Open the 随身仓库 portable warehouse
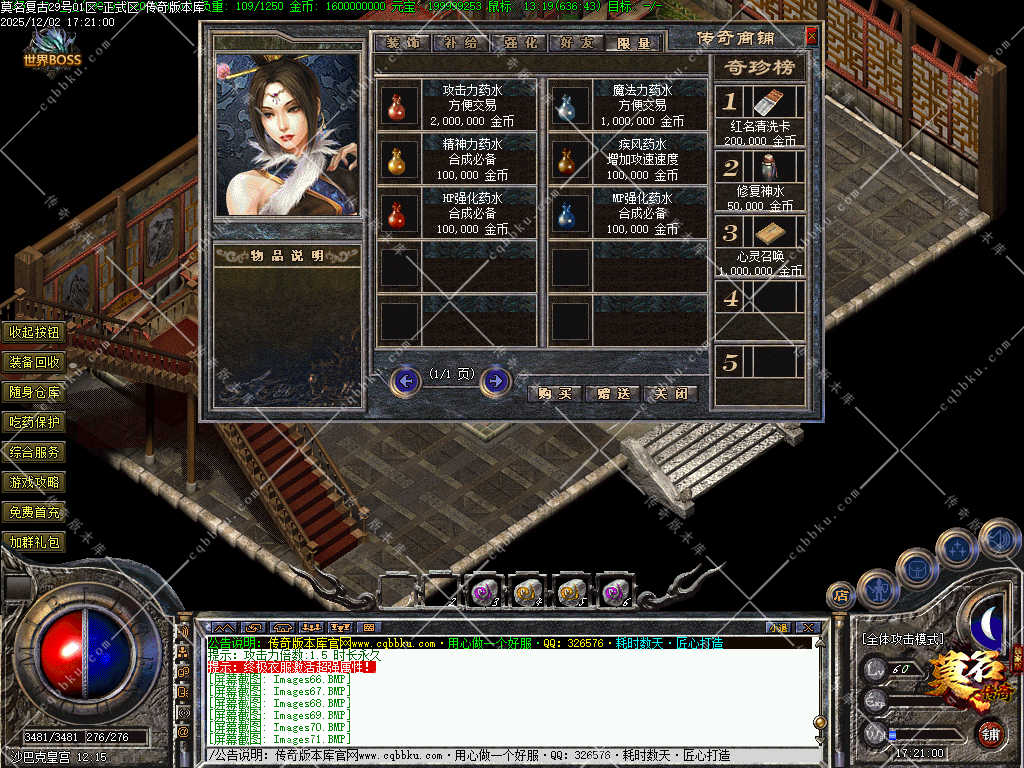Screen dimensions: 1024x768 point(35,392)
